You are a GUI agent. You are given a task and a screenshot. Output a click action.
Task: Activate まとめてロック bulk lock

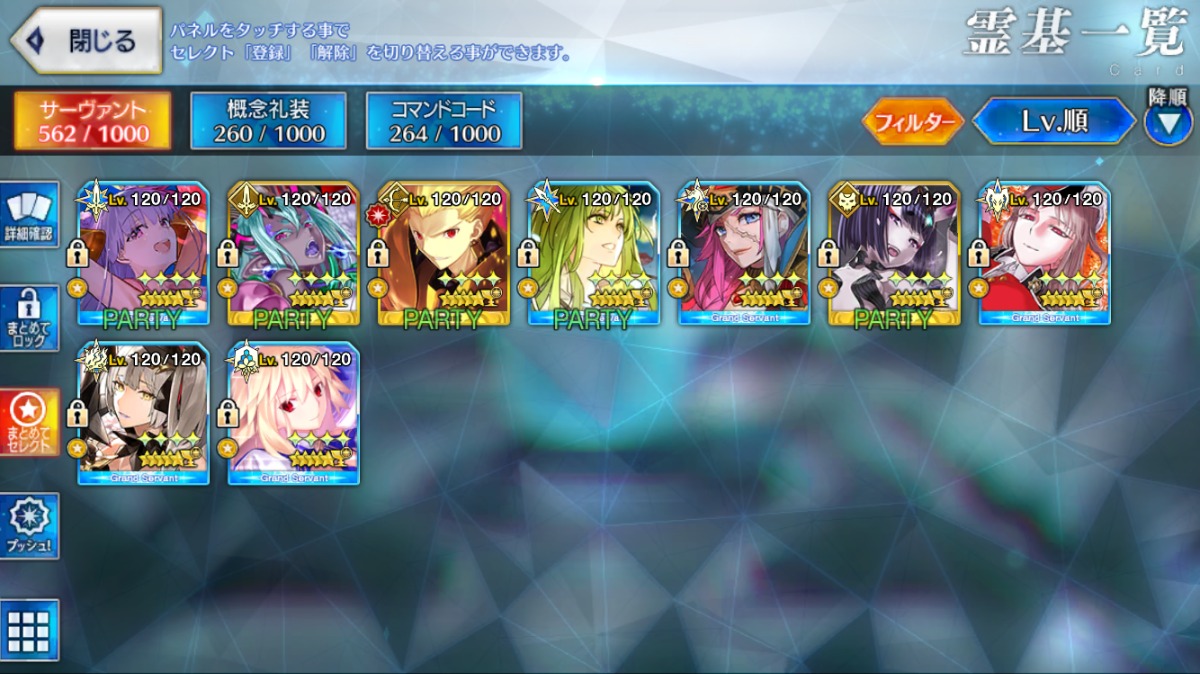pos(29,319)
